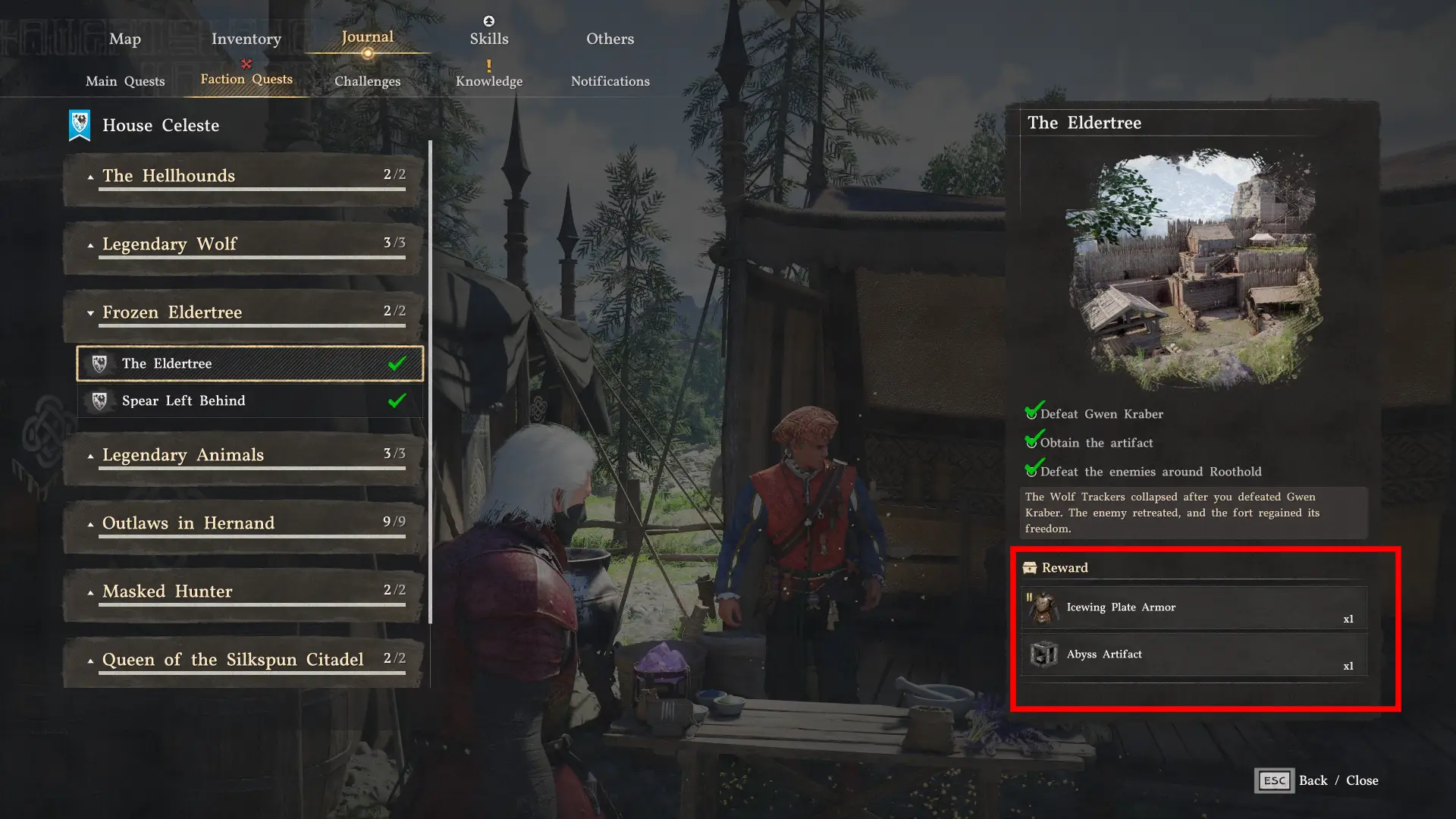Open the Knowledge section
The height and width of the screenshot is (819, 1456).
click(x=488, y=81)
